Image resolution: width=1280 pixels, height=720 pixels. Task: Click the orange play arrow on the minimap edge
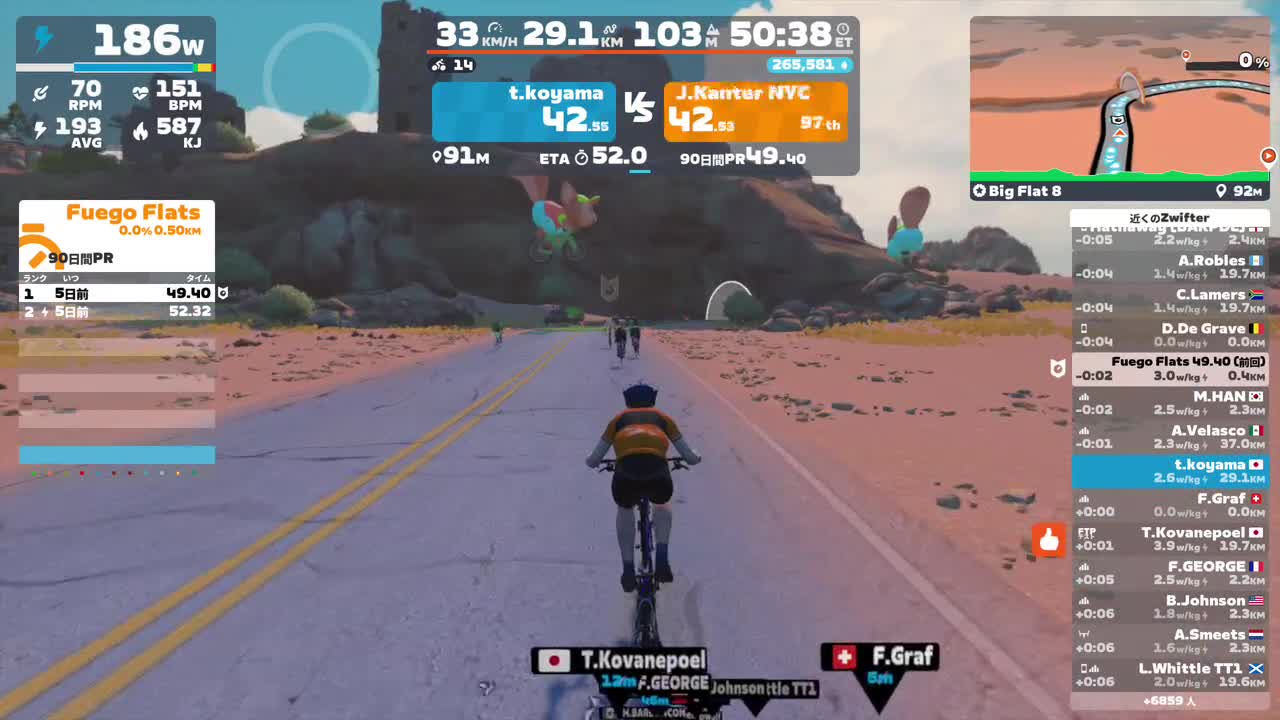pyautogui.click(x=1269, y=156)
